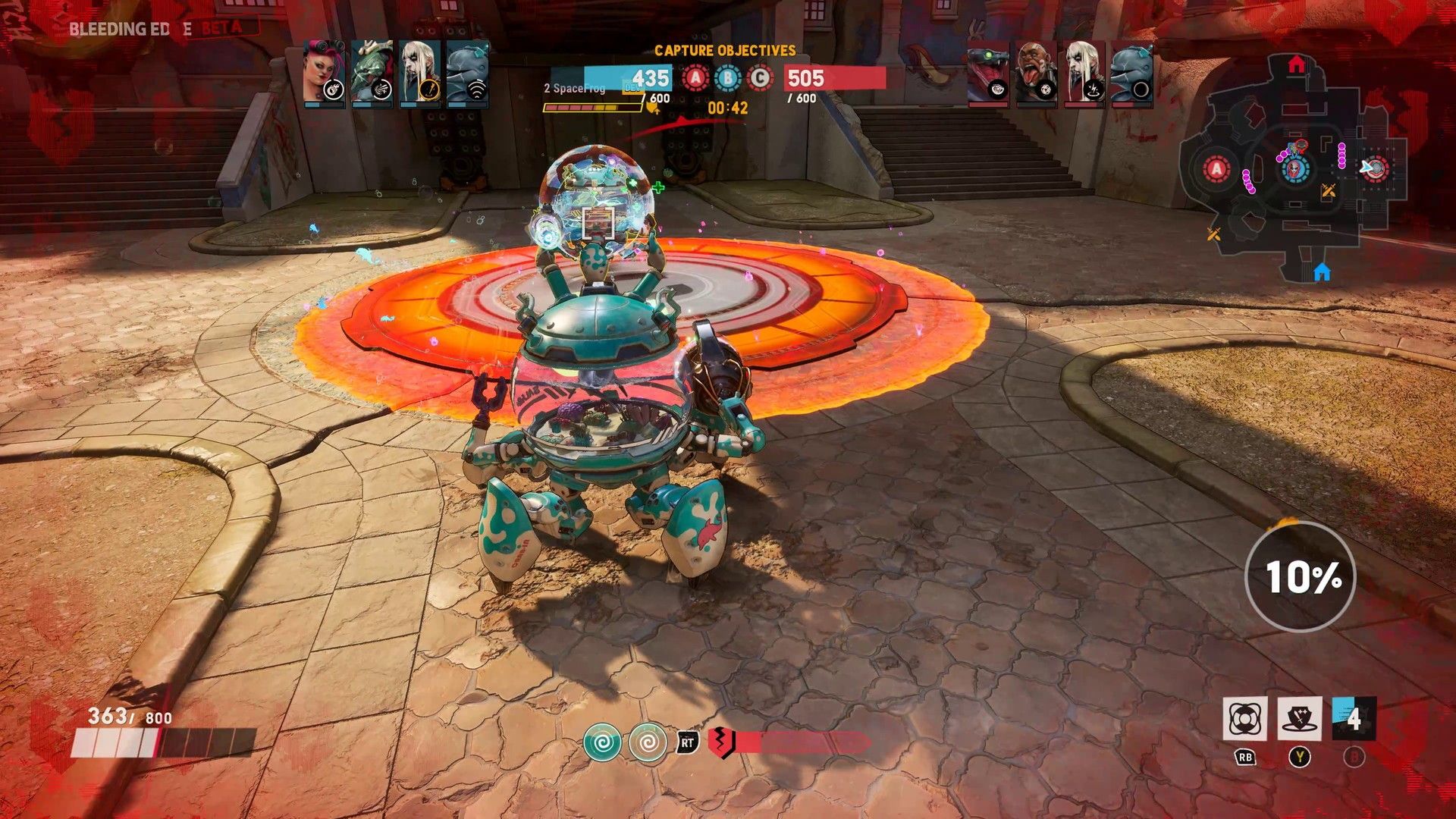The height and width of the screenshot is (819, 1456).
Task: Click the blue home base marker on minimap
Action: pos(1322,271)
